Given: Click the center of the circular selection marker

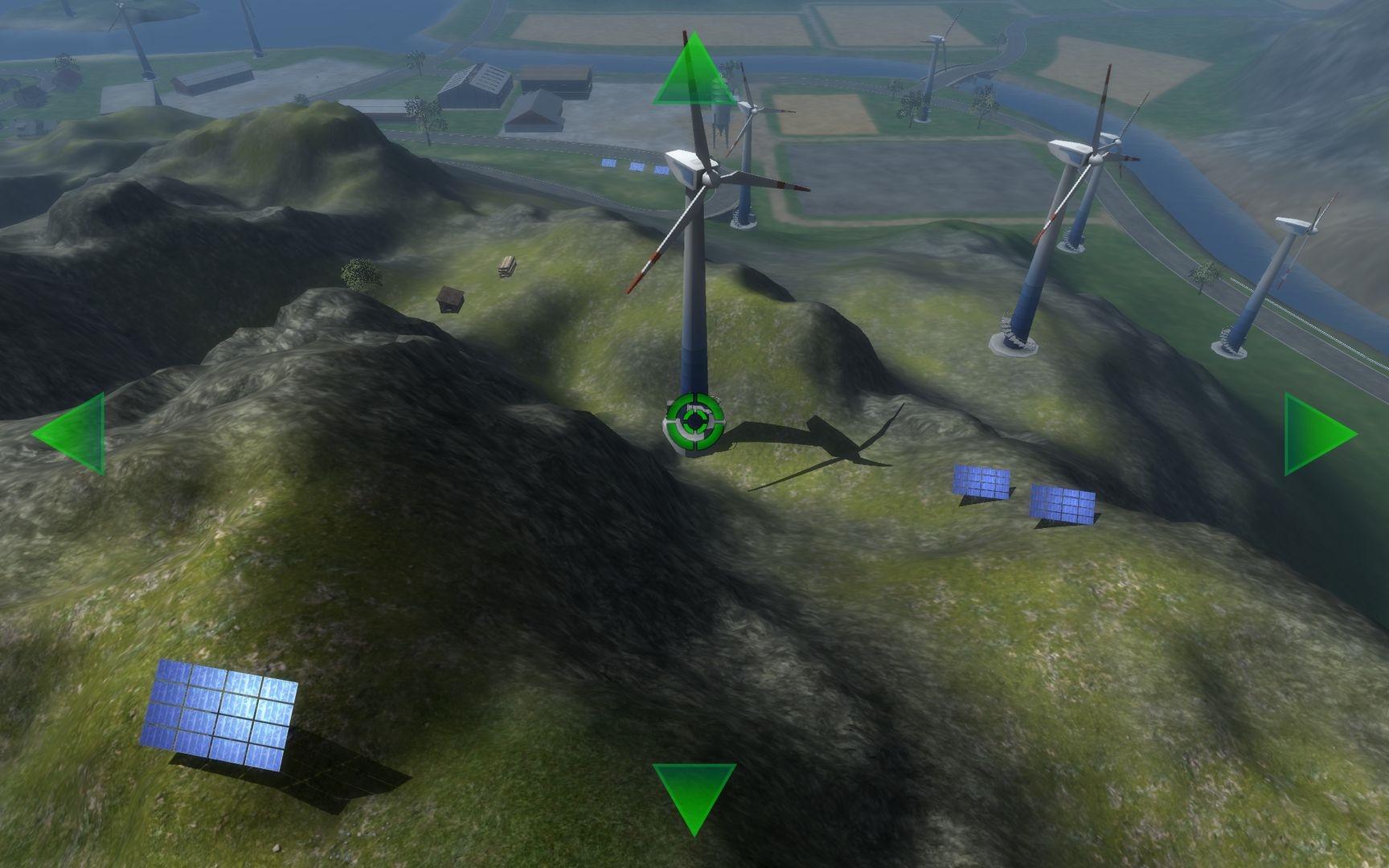Looking at the screenshot, I should point(694,419).
